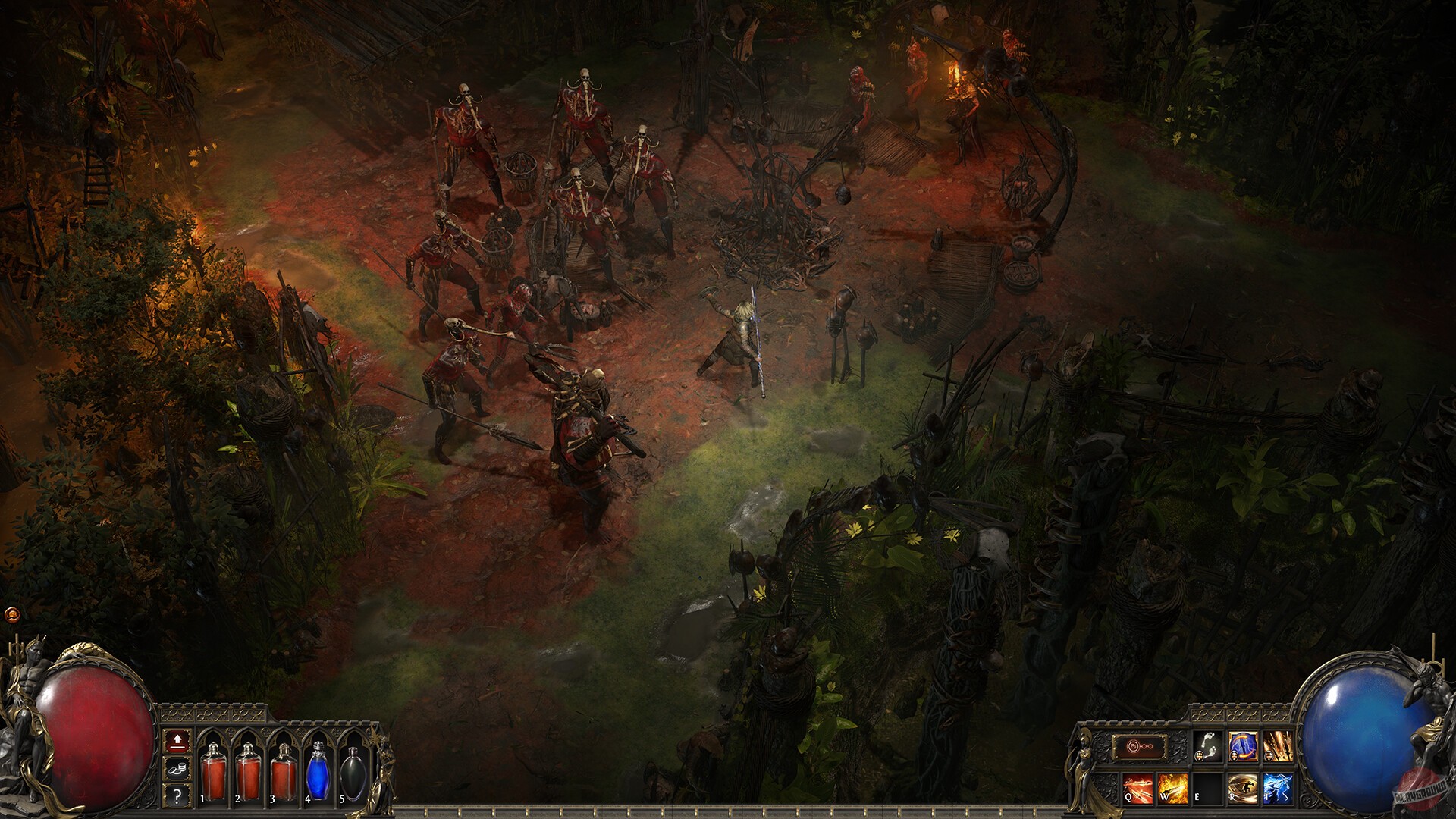Select the footprints dodge skill icon
The height and width of the screenshot is (819, 1456).
pos(1209,746)
